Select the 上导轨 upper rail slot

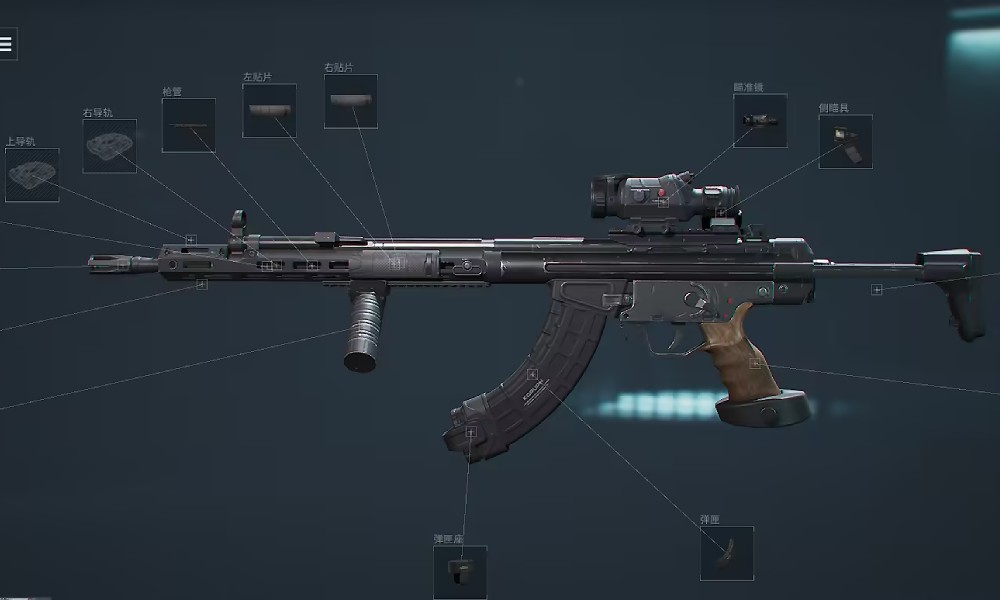point(32,175)
